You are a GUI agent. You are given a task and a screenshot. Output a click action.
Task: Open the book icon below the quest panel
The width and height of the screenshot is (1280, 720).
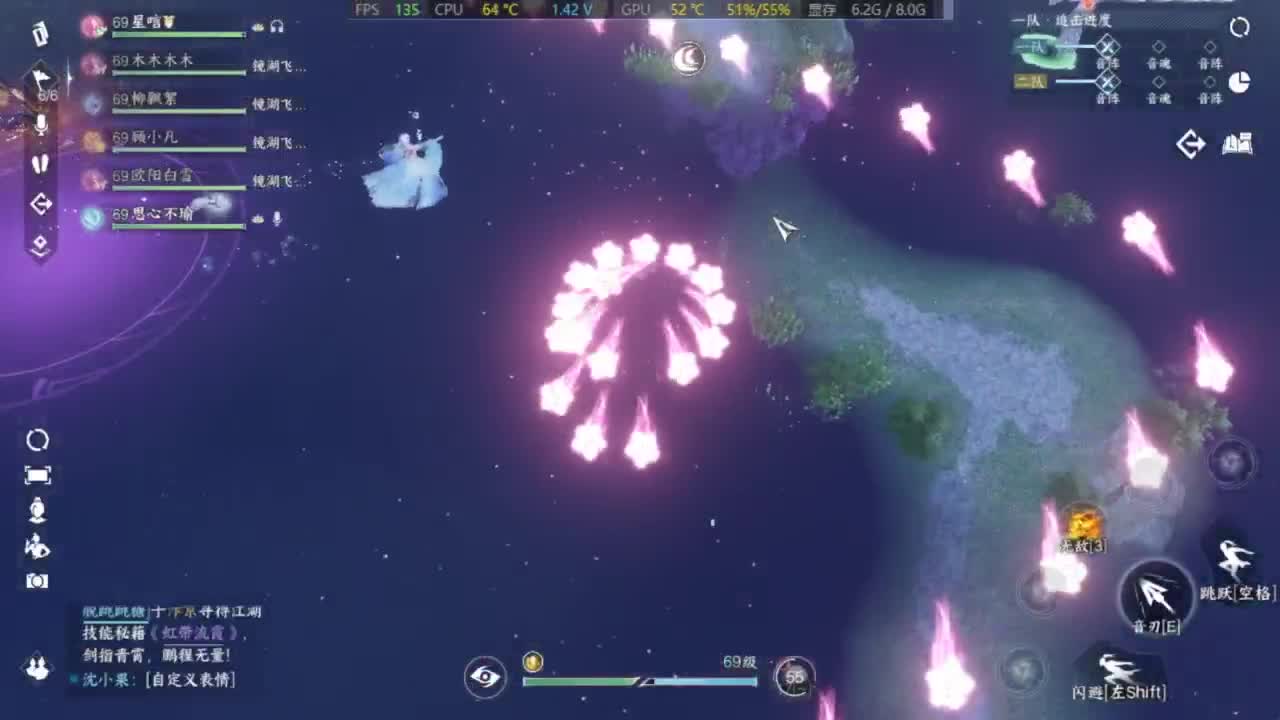[1238, 143]
